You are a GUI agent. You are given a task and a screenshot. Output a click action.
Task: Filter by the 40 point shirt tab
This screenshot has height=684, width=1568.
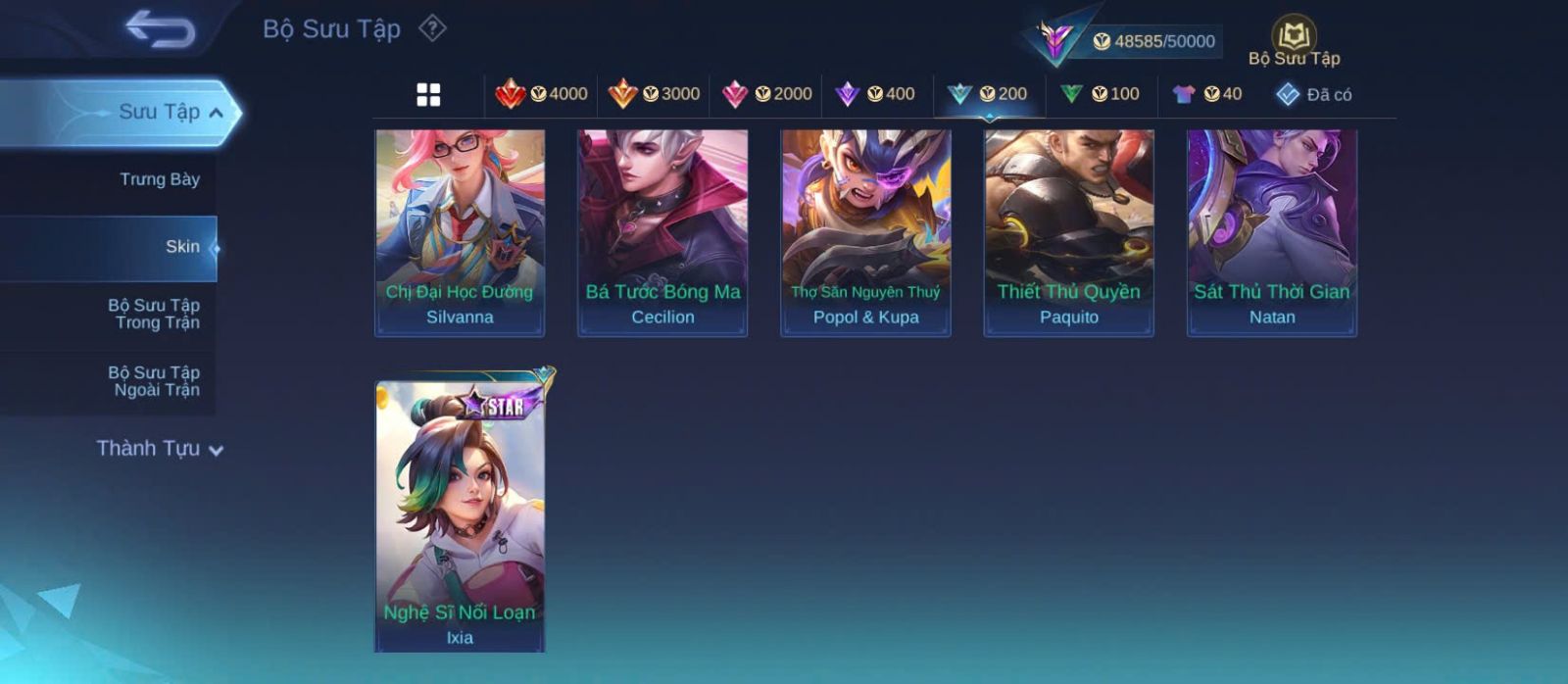coord(1207,94)
